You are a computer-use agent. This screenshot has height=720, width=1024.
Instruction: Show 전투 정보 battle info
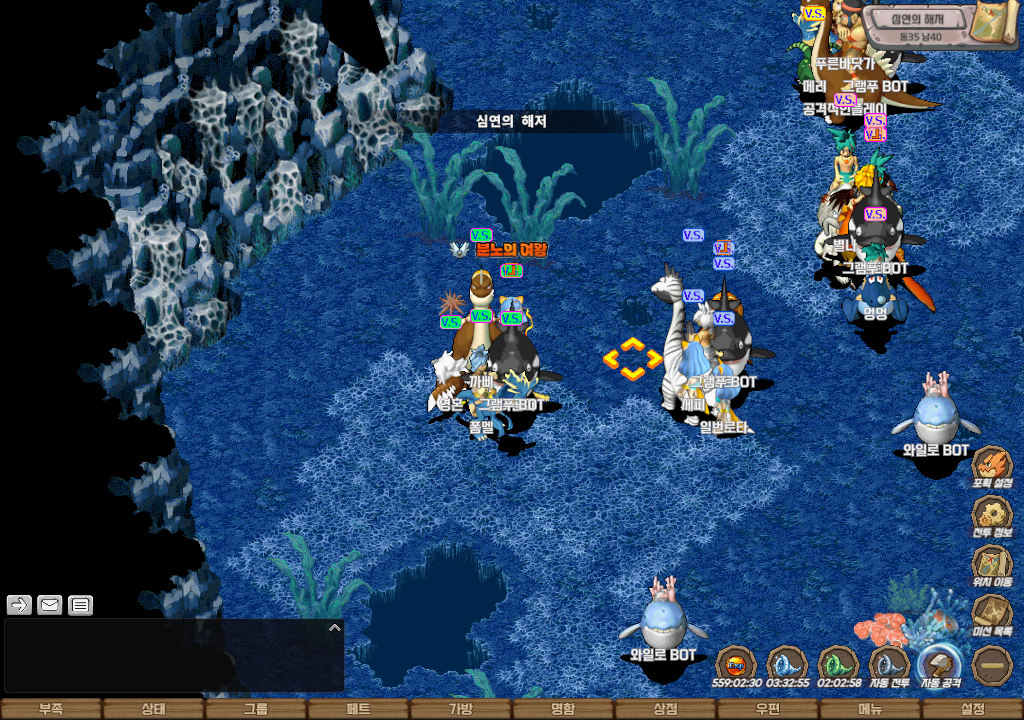pyautogui.click(x=992, y=516)
